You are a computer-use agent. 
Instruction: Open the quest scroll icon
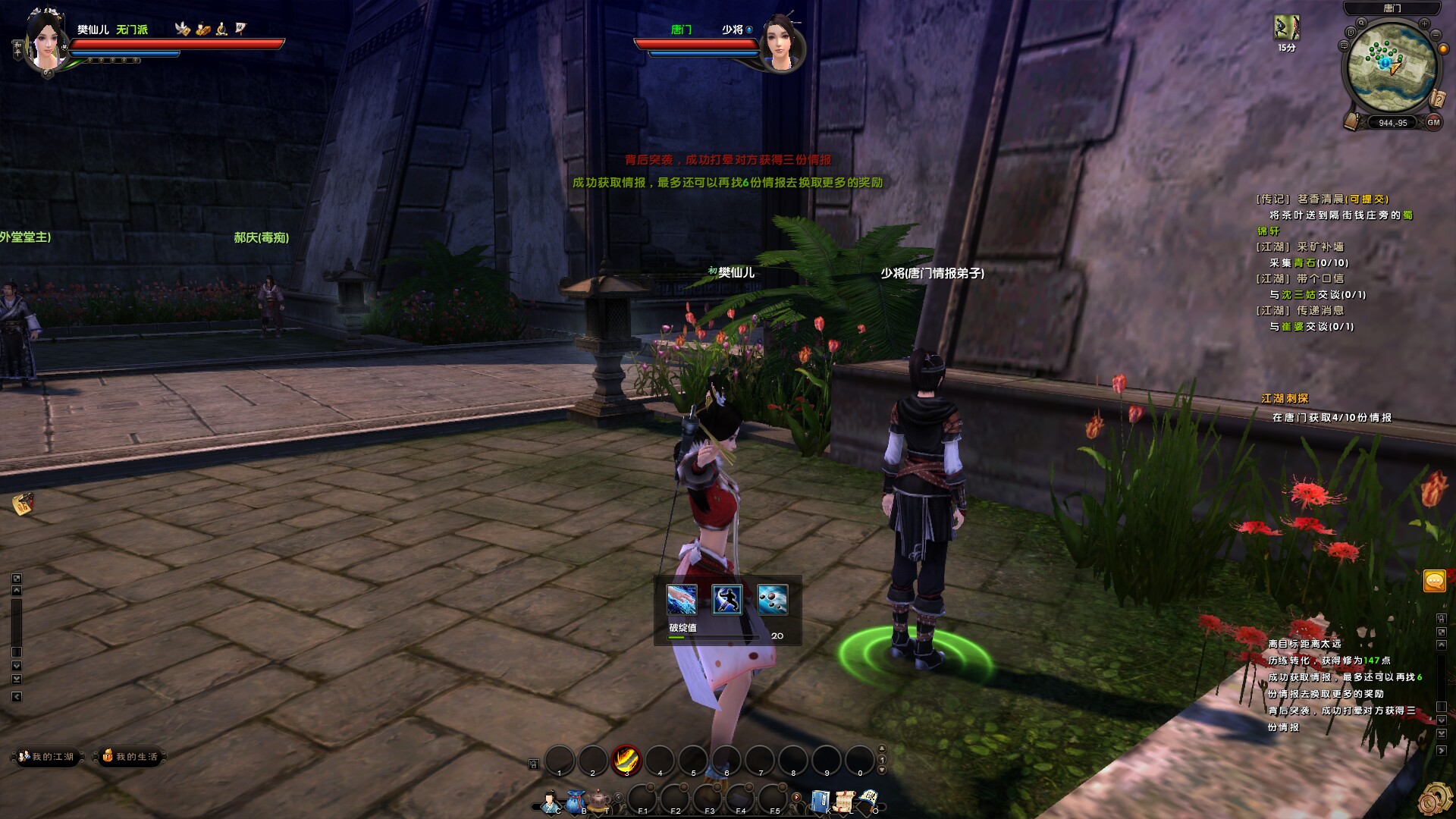point(844,801)
